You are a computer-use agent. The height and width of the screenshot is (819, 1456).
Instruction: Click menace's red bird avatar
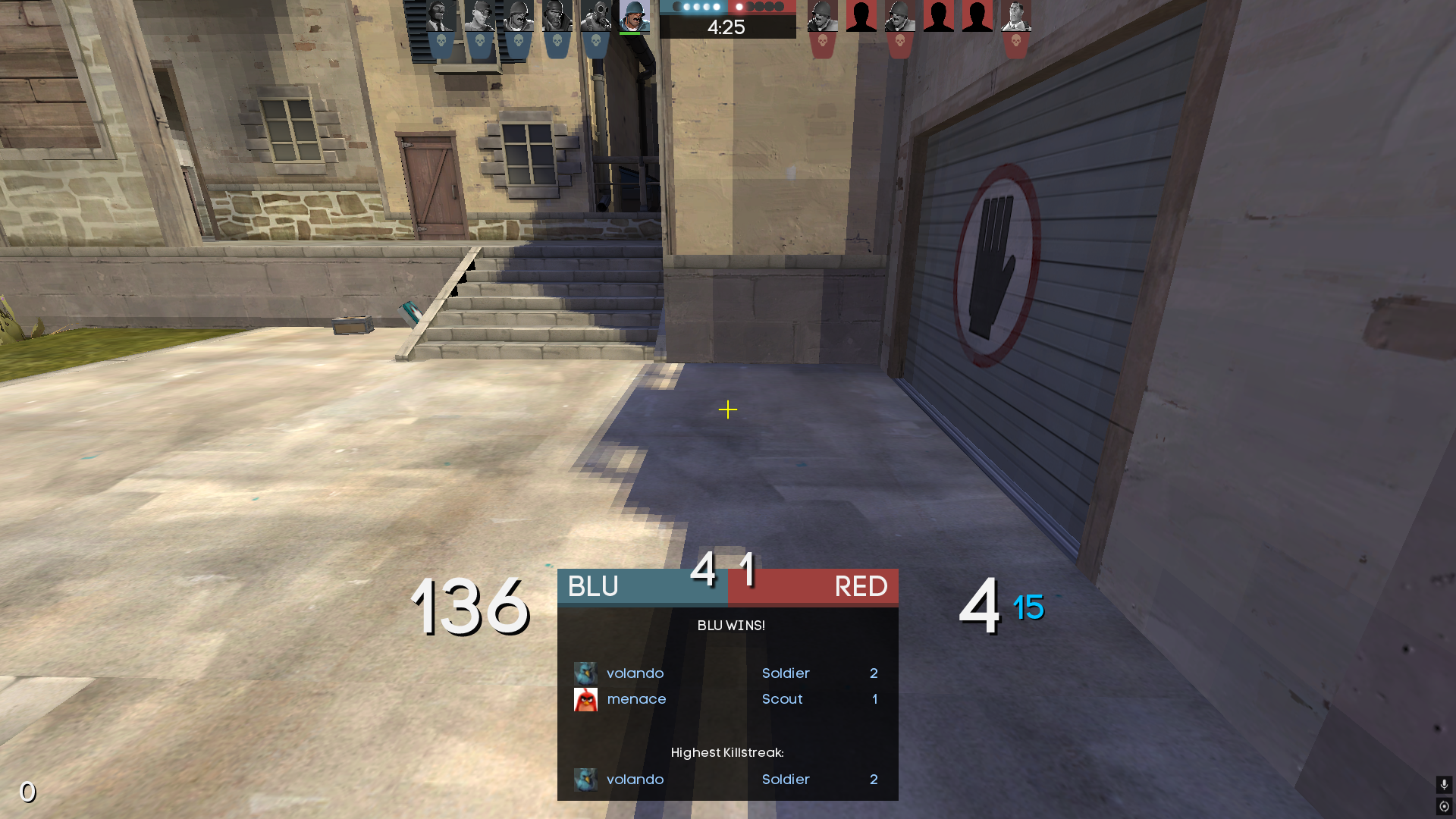tap(585, 699)
